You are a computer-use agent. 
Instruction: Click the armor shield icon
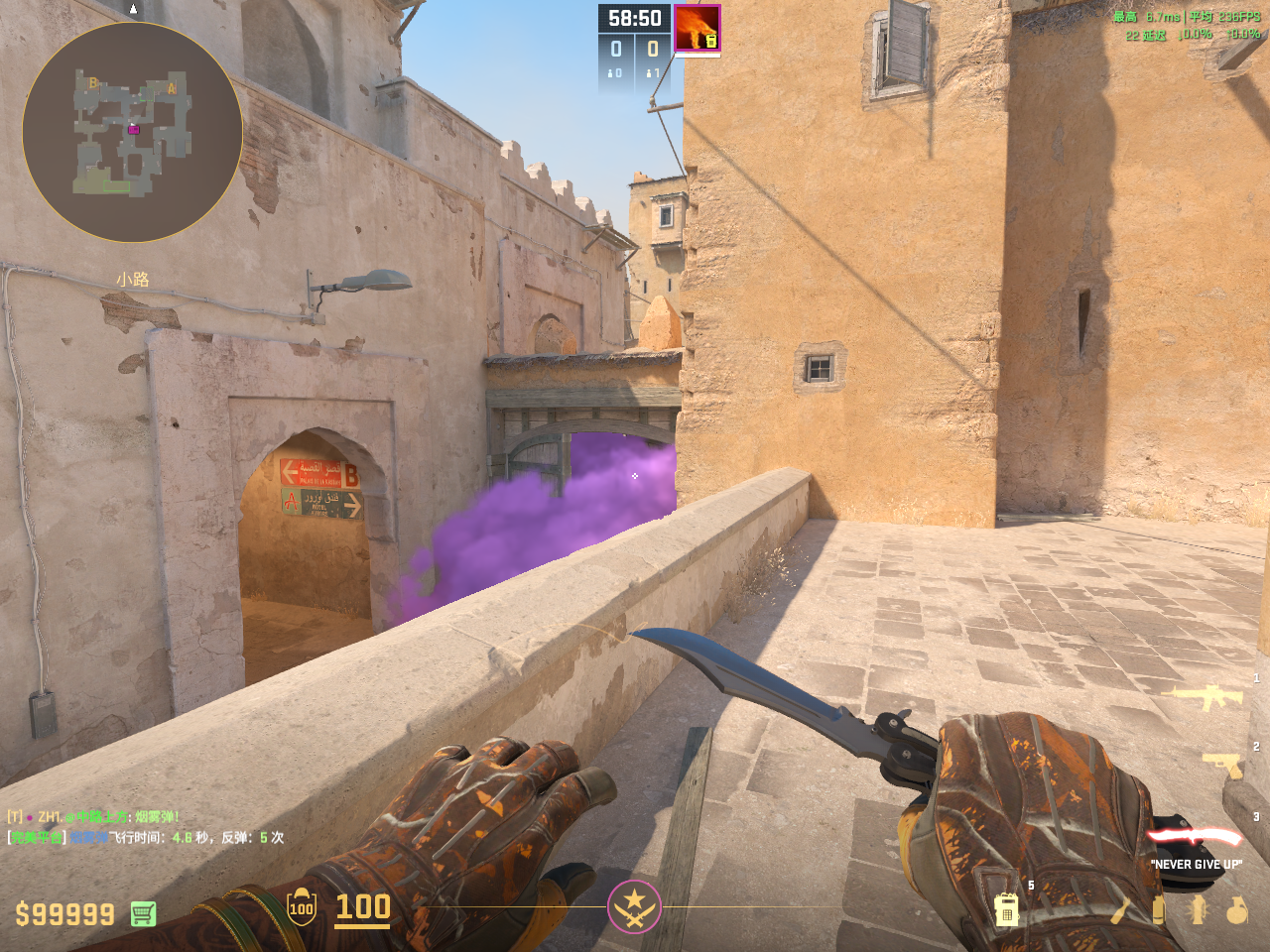coord(302,906)
